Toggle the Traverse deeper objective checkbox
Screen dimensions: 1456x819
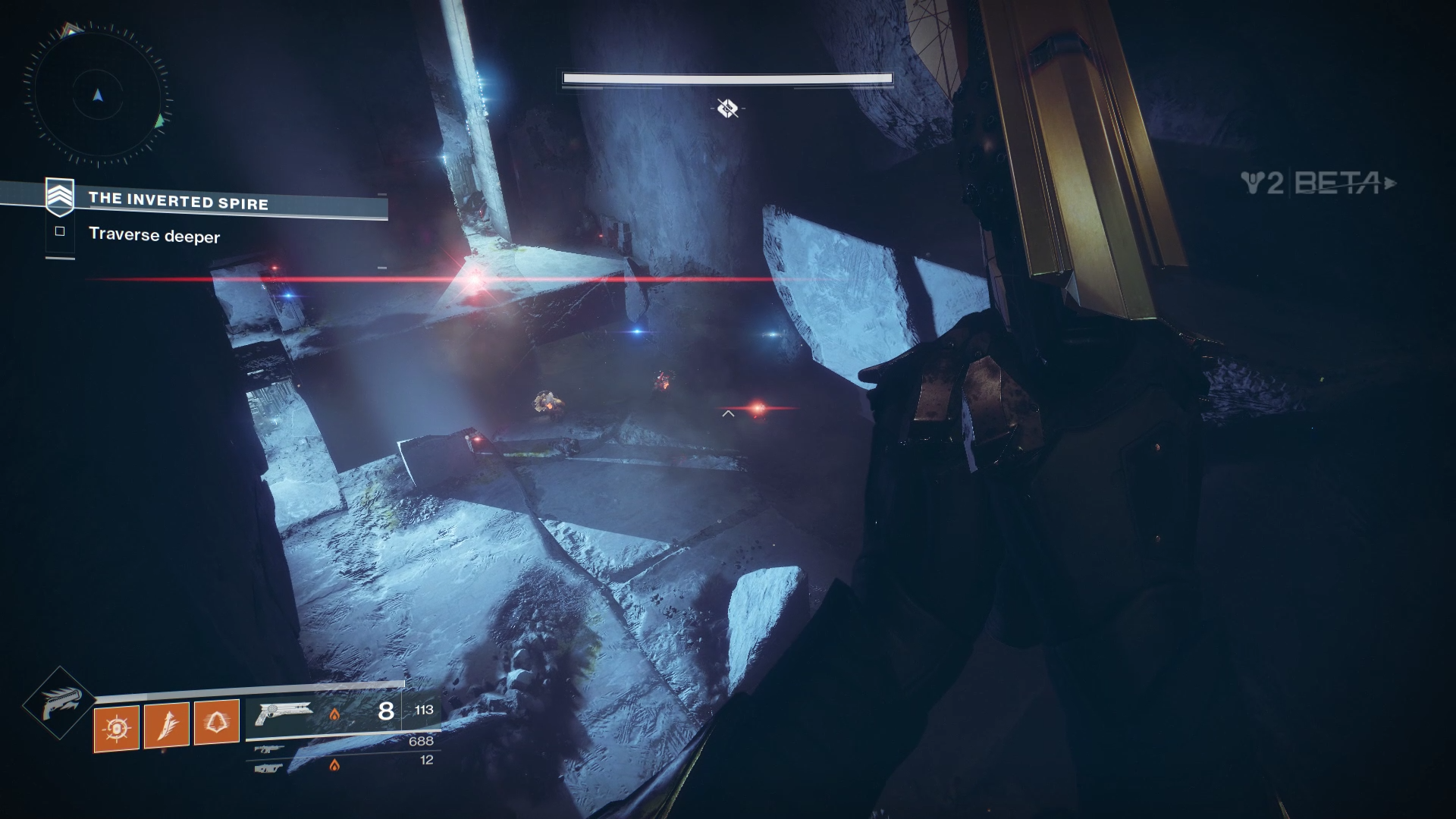(x=59, y=231)
